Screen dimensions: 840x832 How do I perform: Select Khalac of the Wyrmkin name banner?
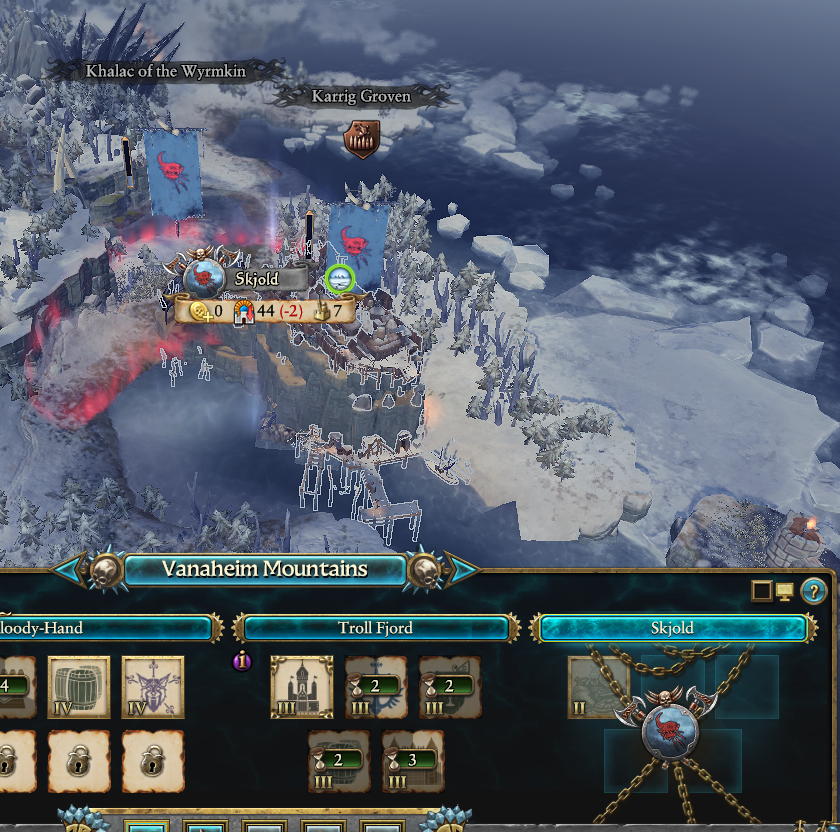(x=165, y=71)
